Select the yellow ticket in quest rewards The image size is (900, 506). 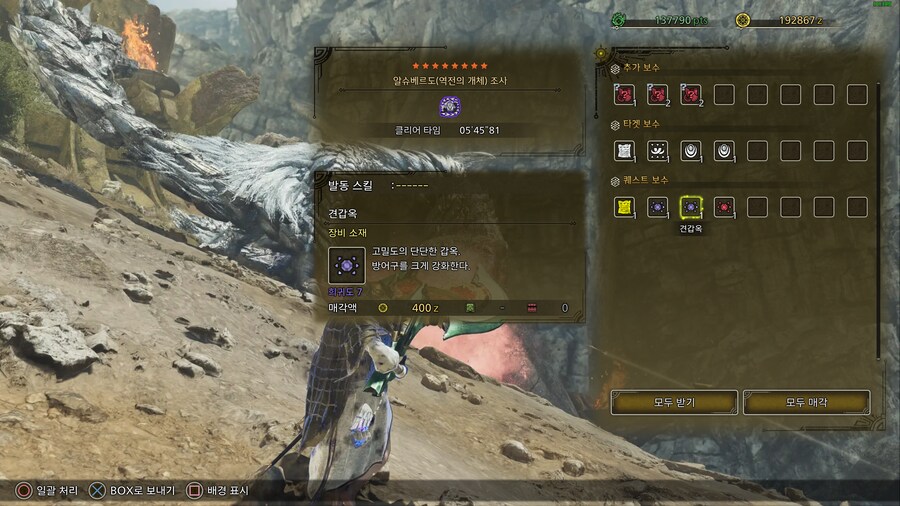coord(624,207)
